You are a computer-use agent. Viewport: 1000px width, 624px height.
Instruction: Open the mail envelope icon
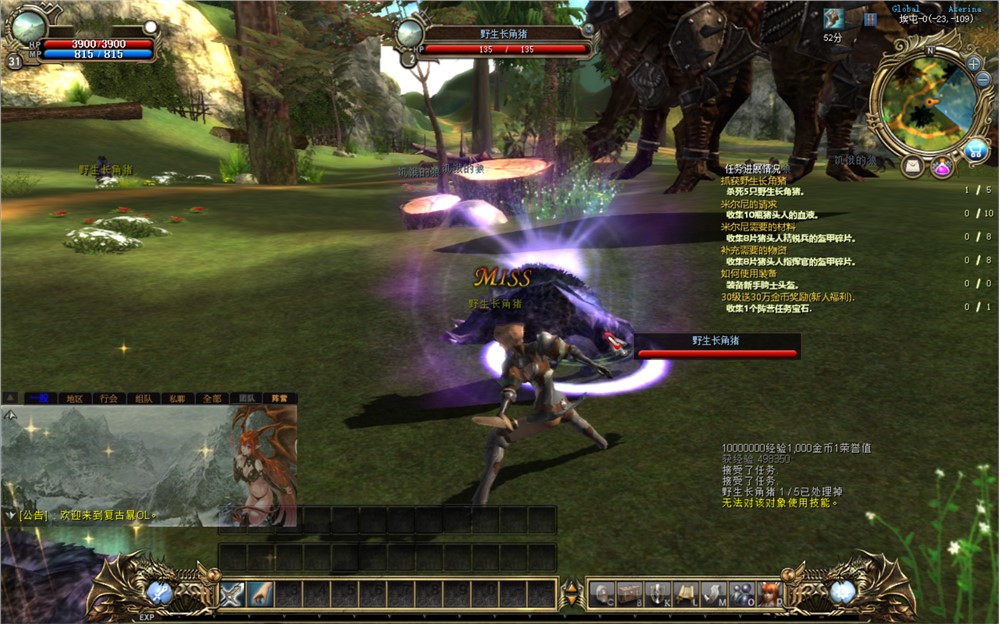[913, 167]
